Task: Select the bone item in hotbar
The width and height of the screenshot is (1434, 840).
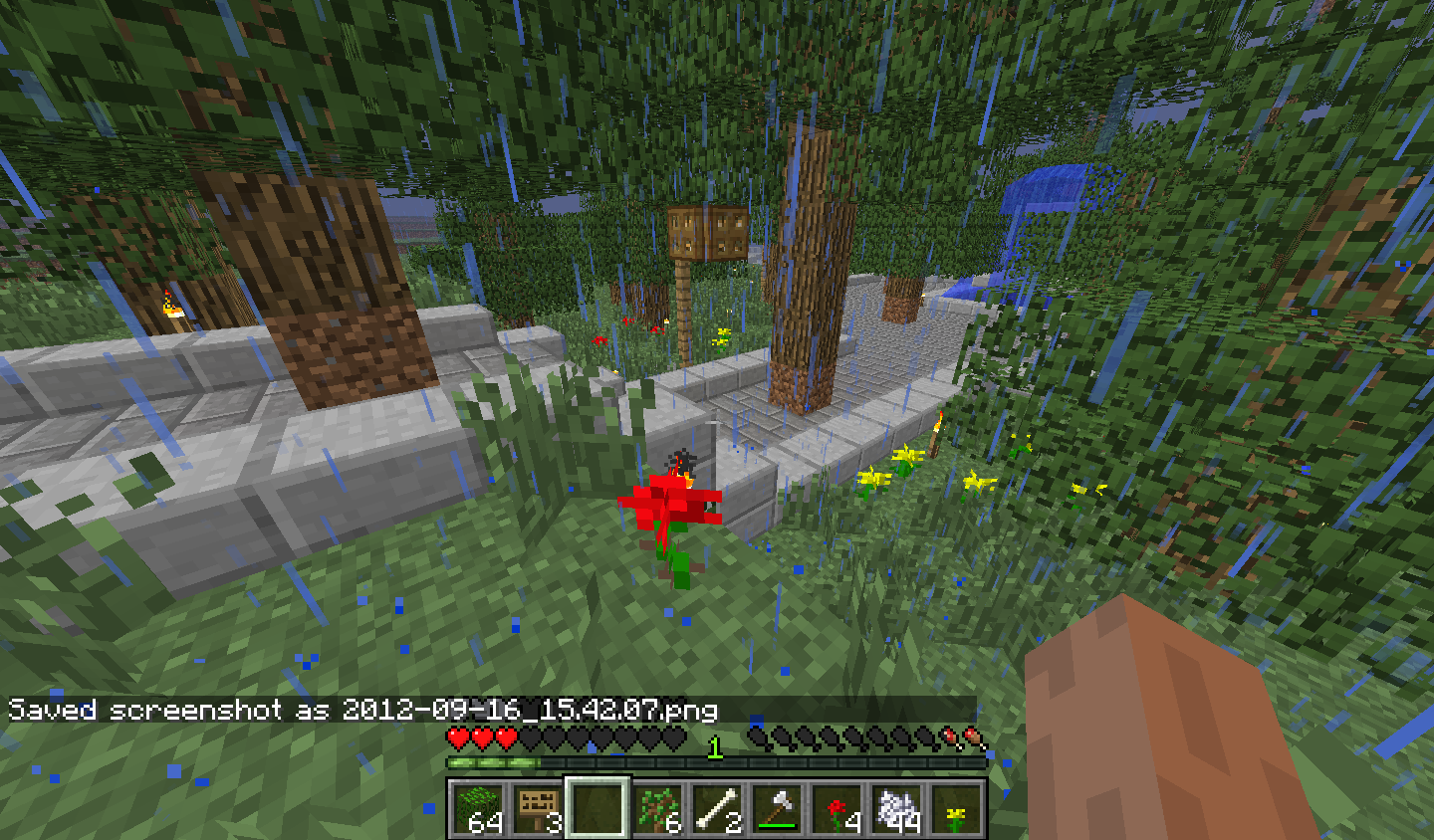Action: [716, 808]
